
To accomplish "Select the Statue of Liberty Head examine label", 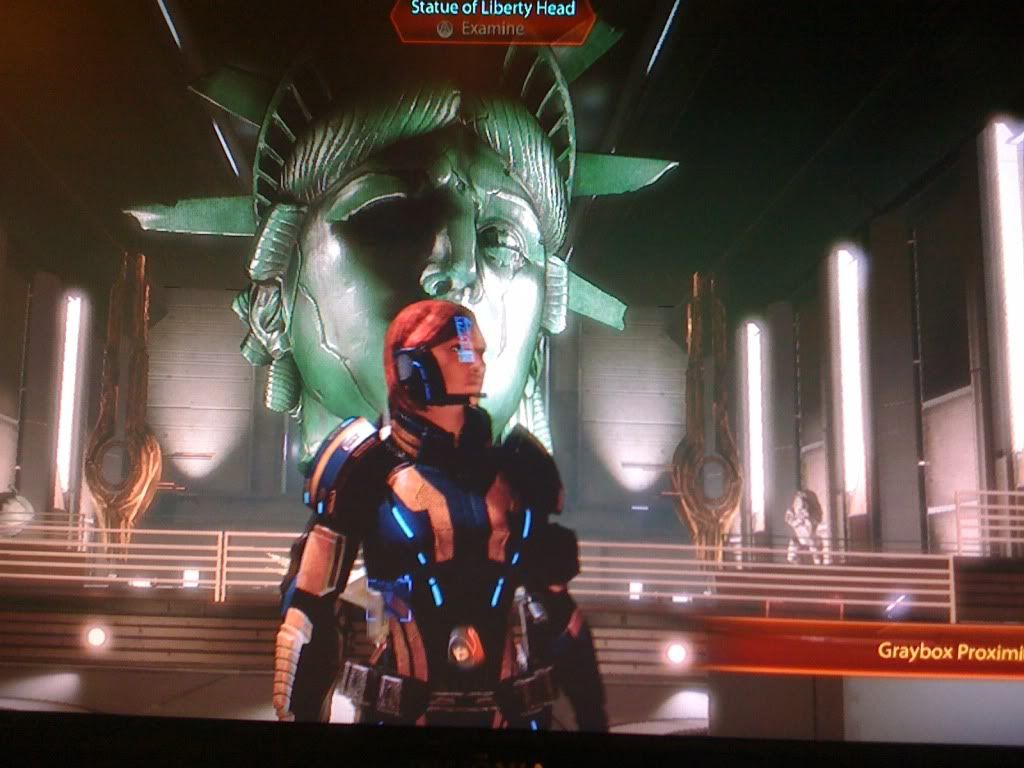I will (493, 19).
